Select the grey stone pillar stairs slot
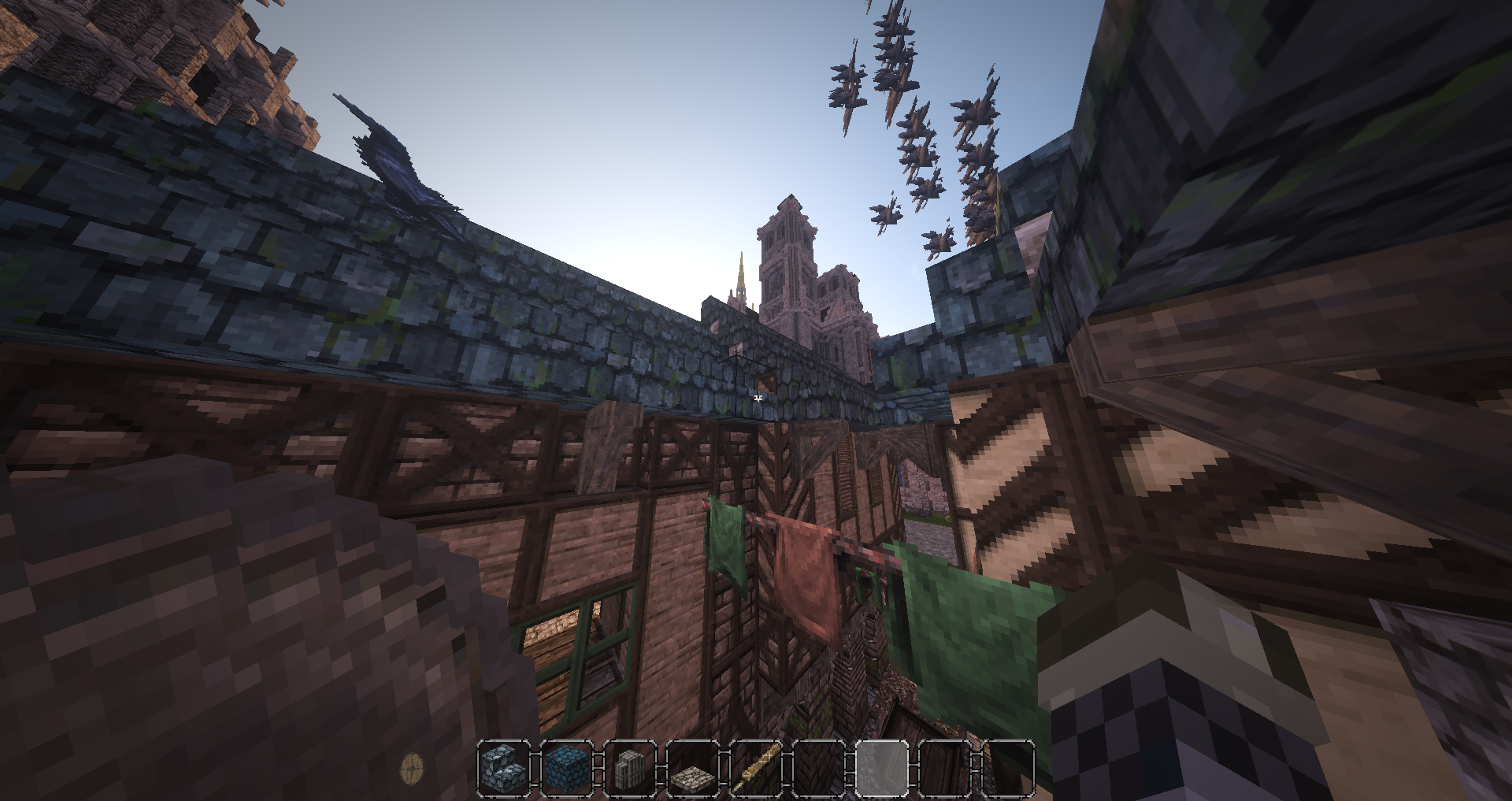 pyautogui.click(x=630, y=768)
